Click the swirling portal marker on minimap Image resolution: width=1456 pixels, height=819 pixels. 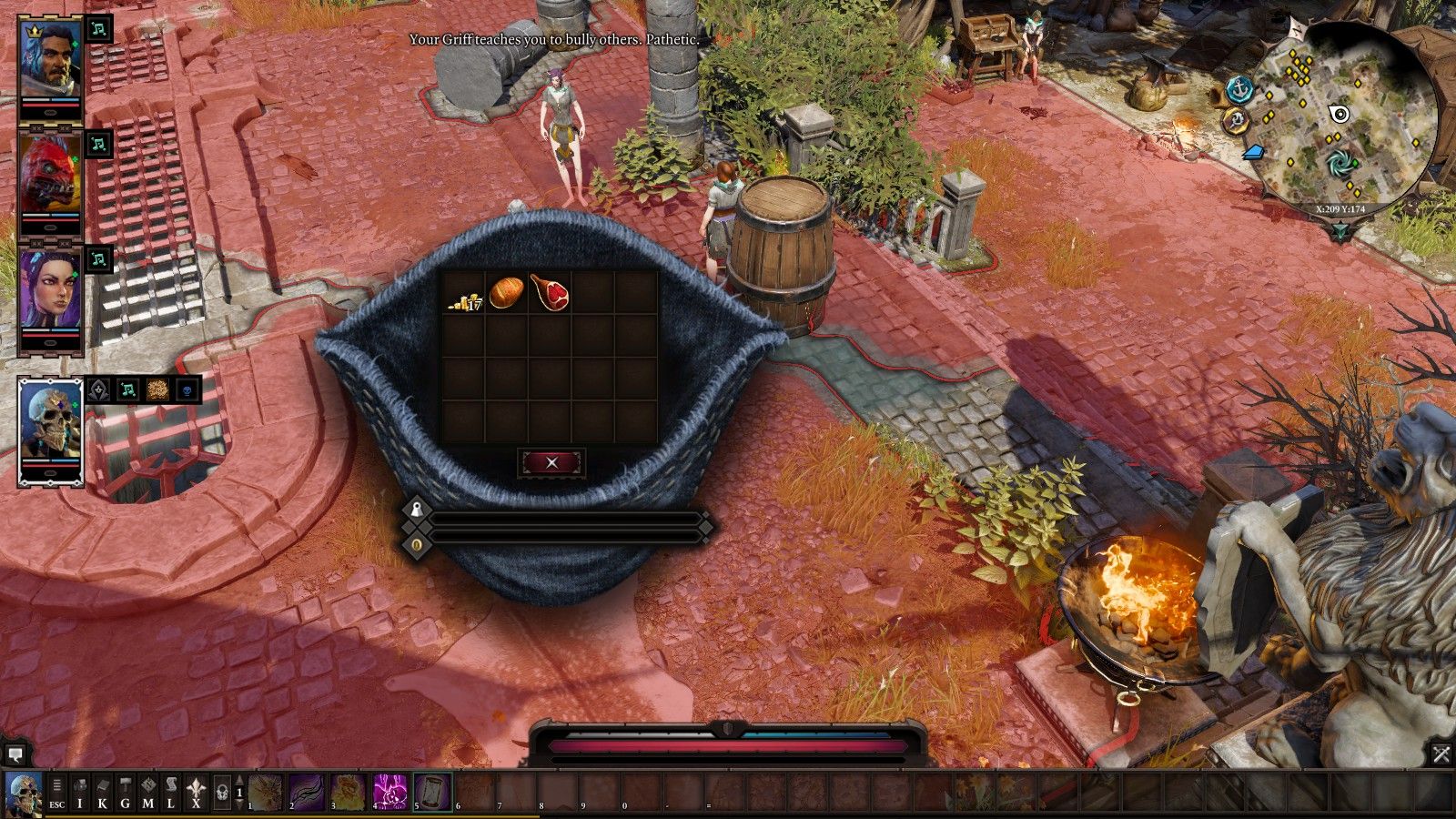pyautogui.click(x=1339, y=165)
